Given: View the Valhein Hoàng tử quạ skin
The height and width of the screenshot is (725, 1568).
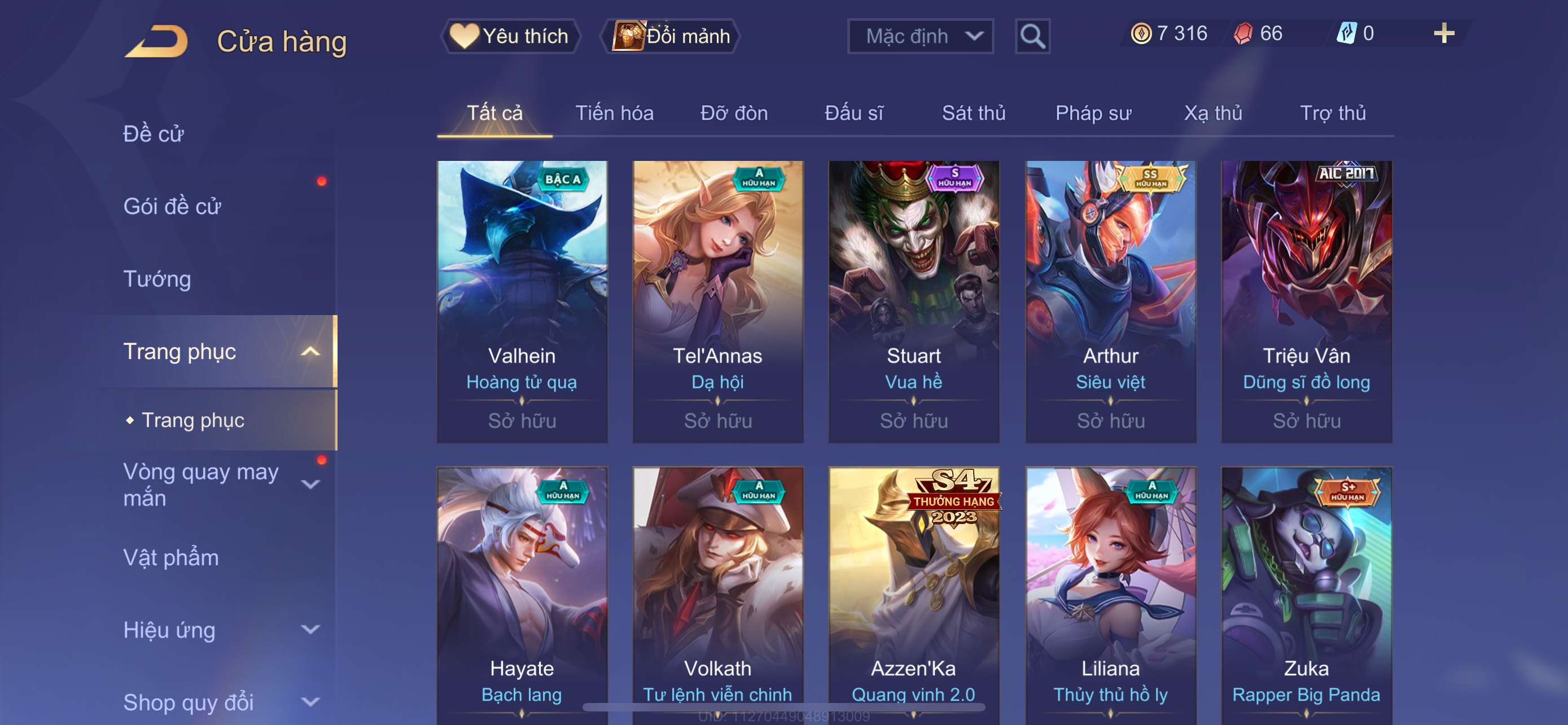Looking at the screenshot, I should click(522, 302).
